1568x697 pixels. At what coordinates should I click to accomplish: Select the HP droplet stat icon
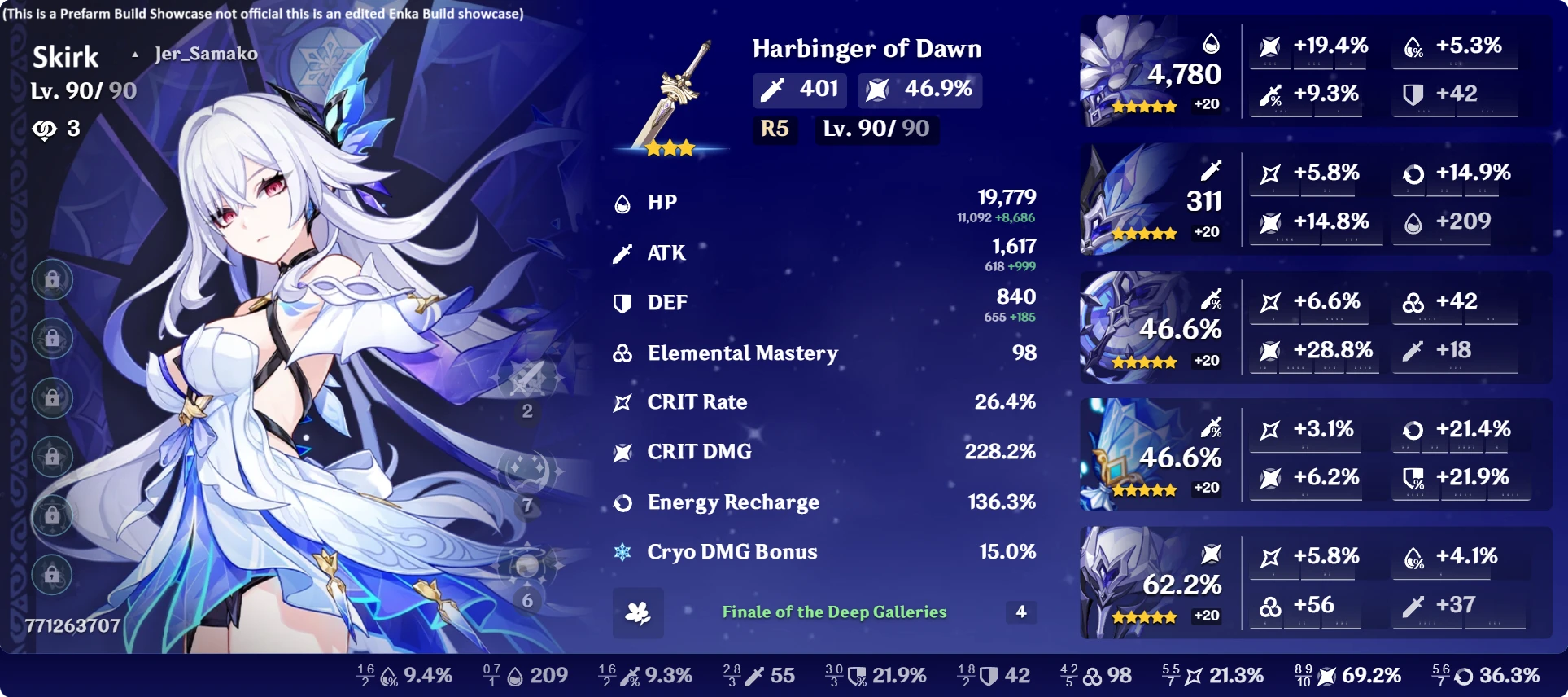click(x=622, y=202)
